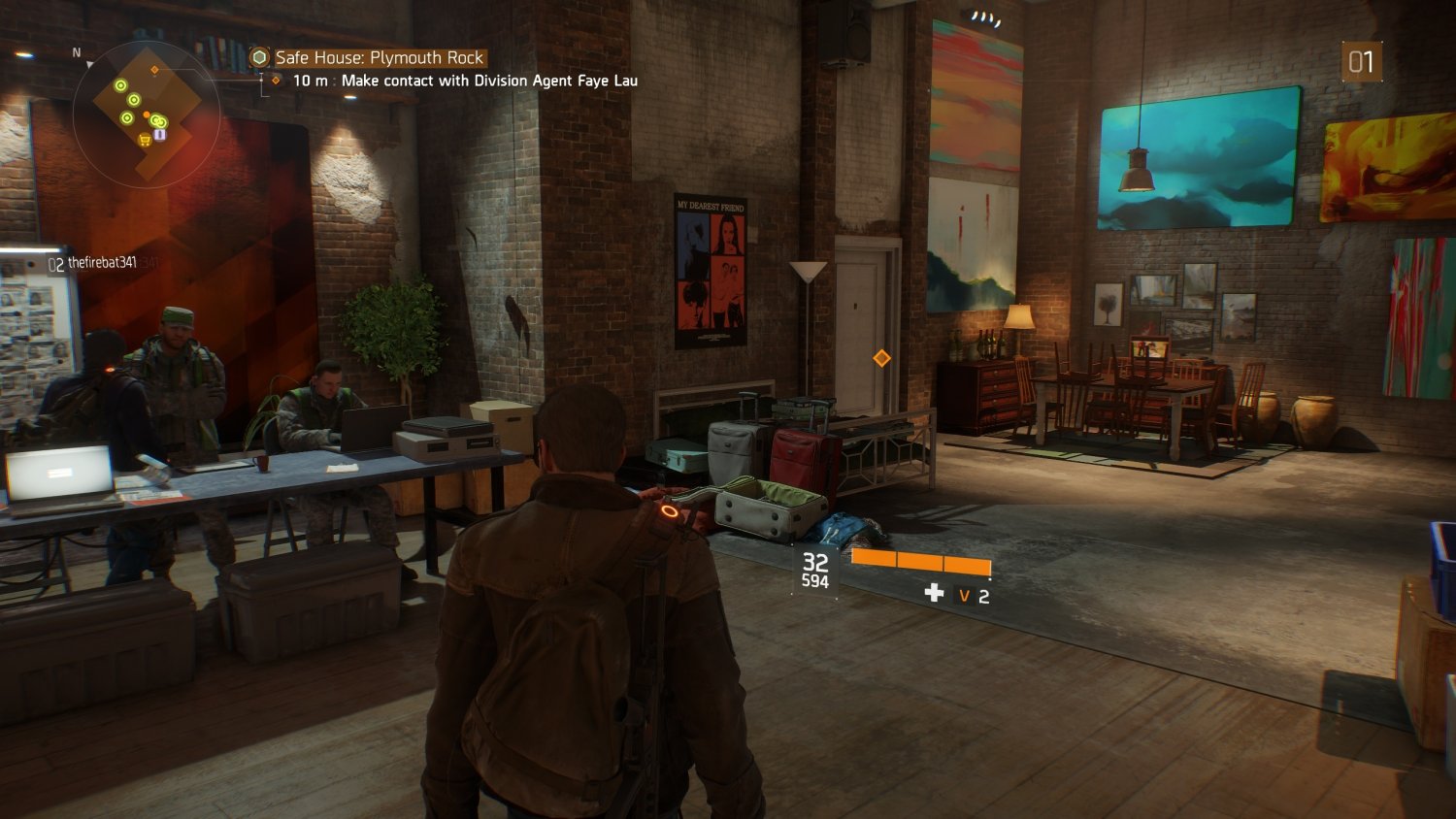
Task: Select the vendor shopping cart icon on minimap
Action: point(144,140)
